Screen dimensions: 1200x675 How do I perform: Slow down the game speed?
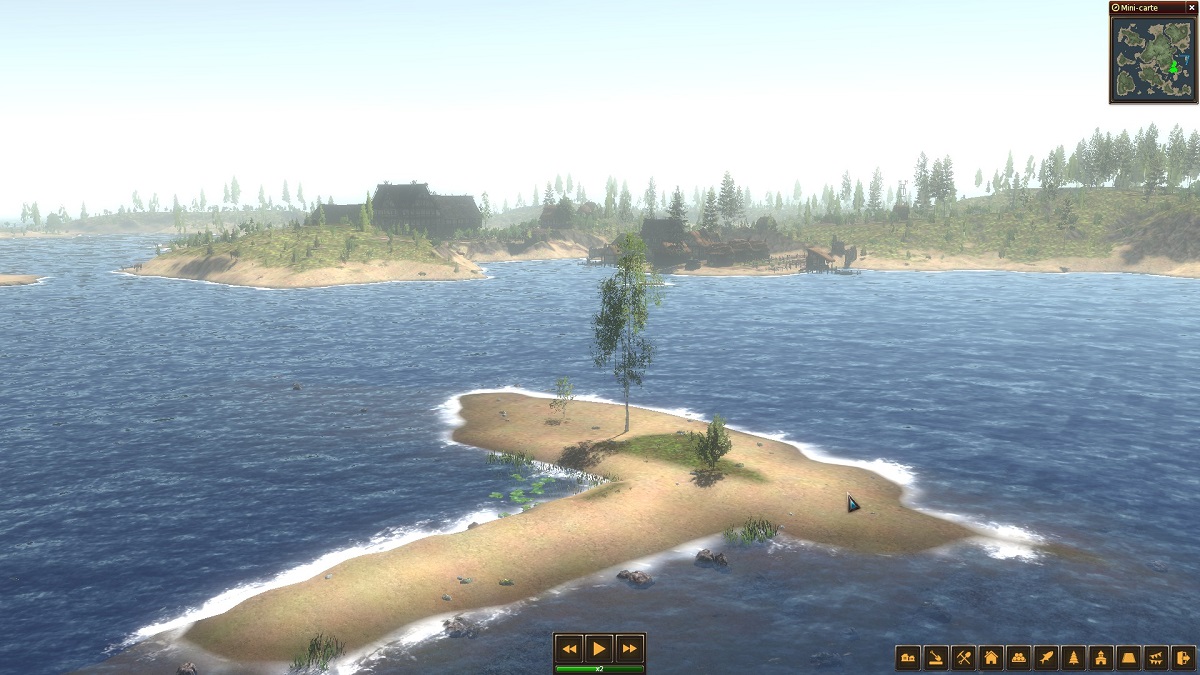pos(569,648)
